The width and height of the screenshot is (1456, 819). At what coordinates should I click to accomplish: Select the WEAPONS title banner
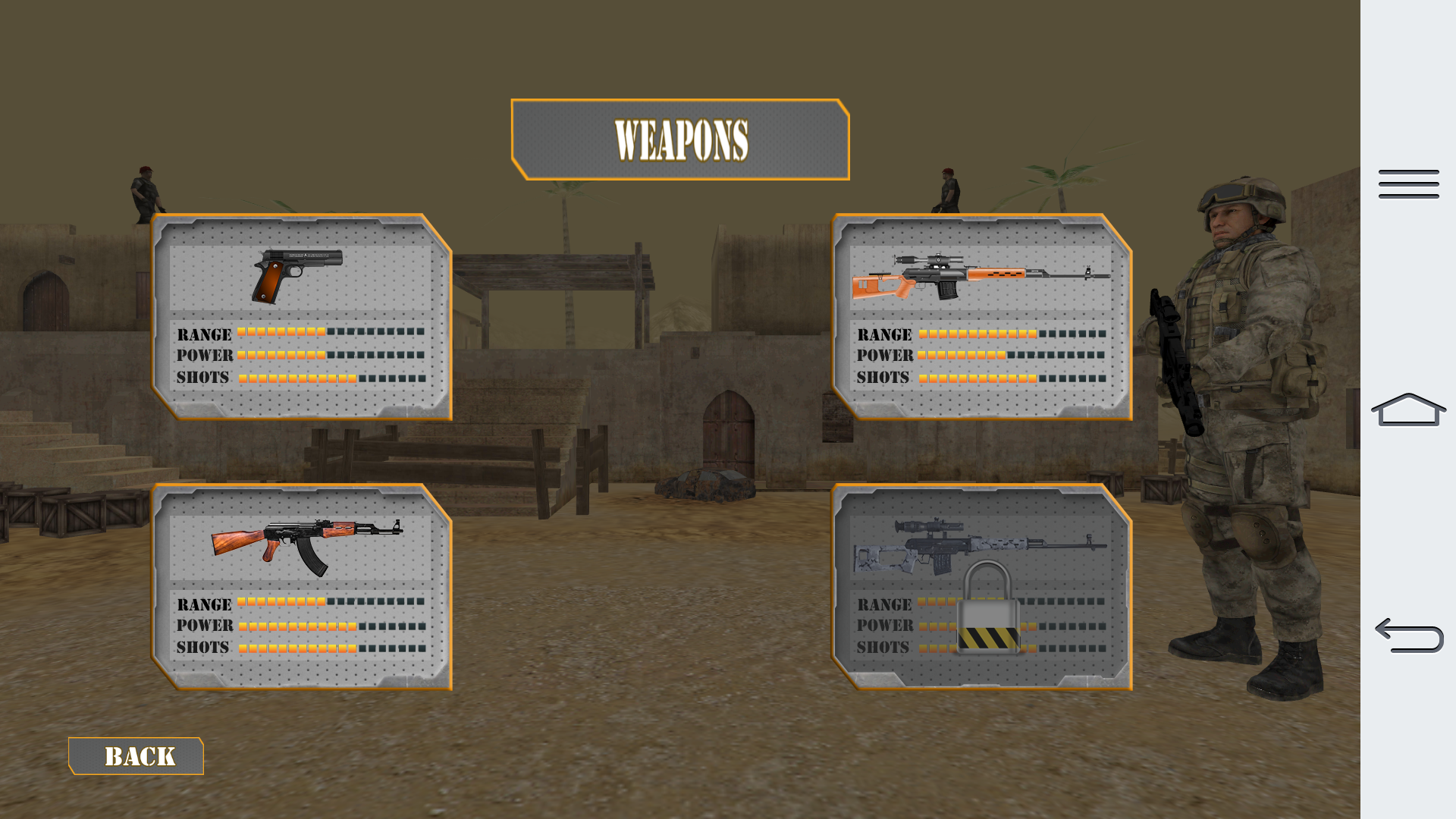(682, 139)
